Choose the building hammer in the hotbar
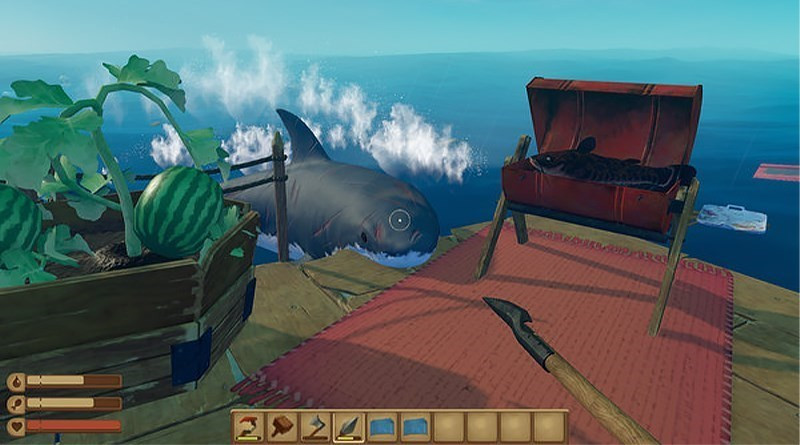This screenshot has height=445, width=800. click(x=281, y=427)
